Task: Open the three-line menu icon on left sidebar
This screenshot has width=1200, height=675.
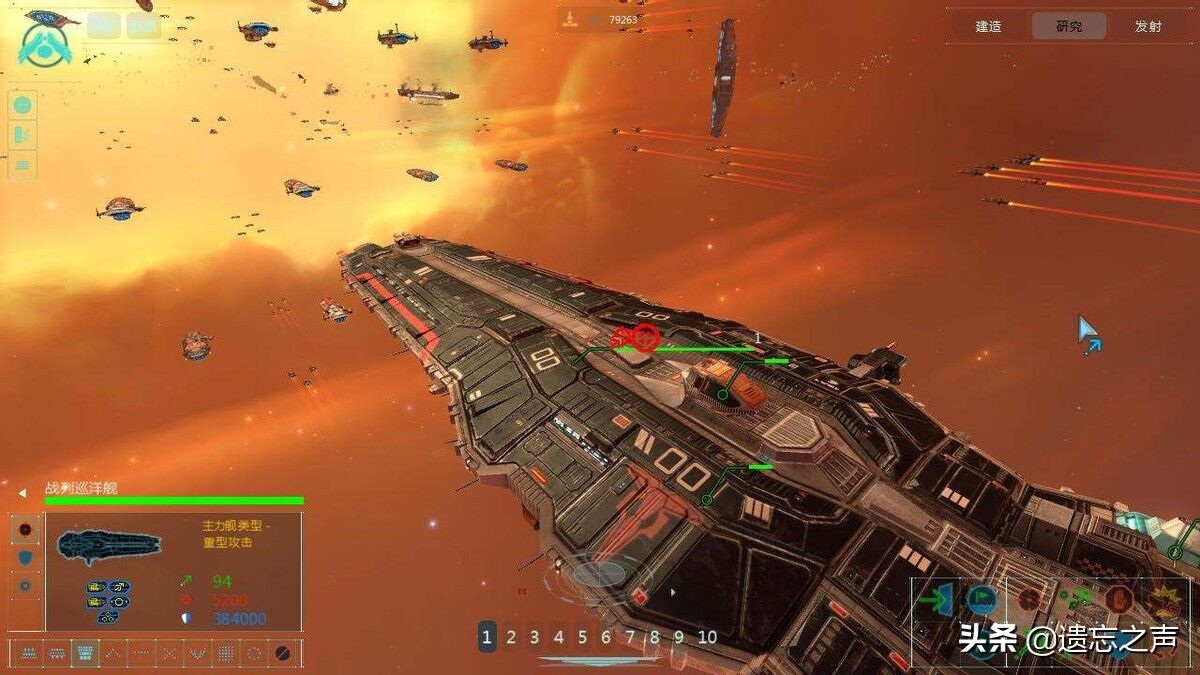Action: point(22,164)
